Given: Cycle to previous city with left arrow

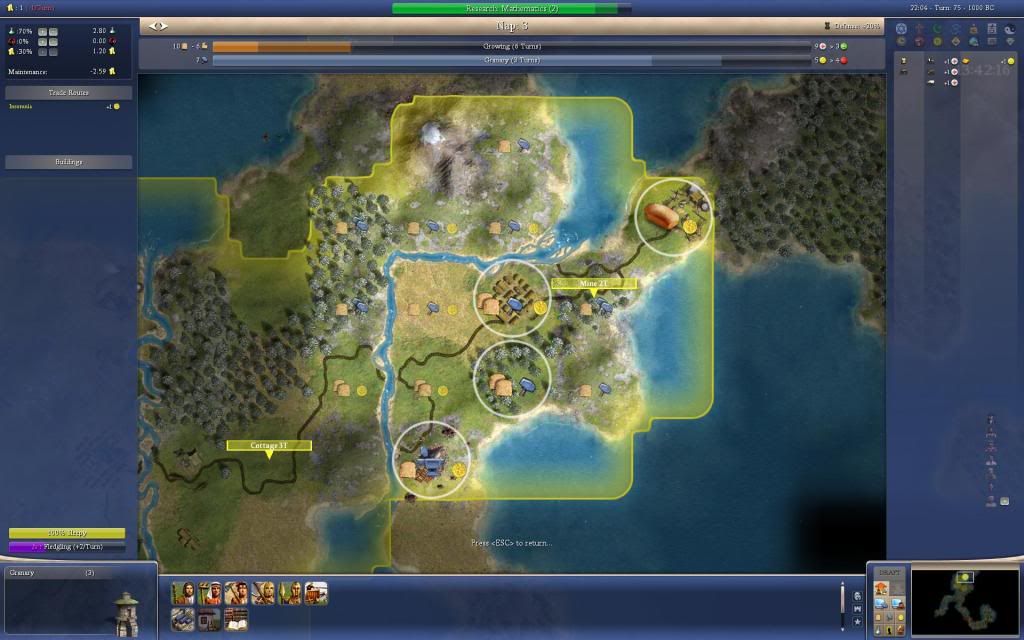Looking at the screenshot, I should tap(153, 25).
